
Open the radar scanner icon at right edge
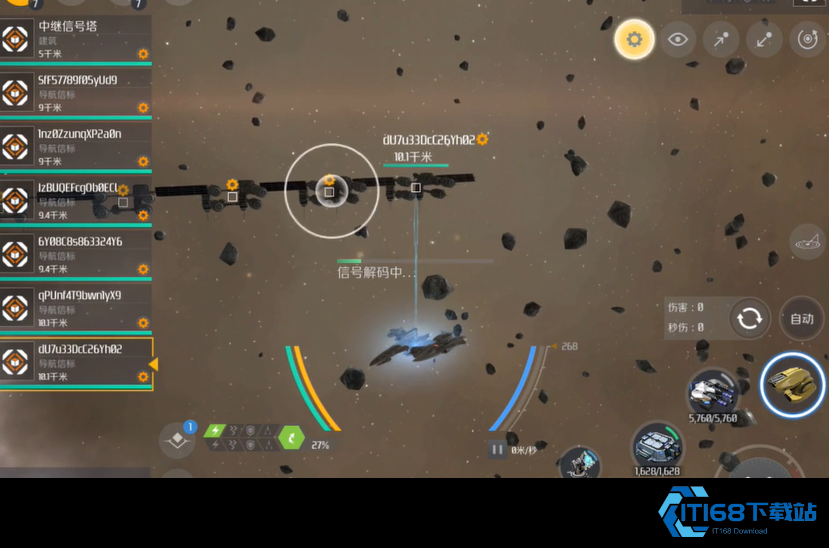tap(807, 240)
